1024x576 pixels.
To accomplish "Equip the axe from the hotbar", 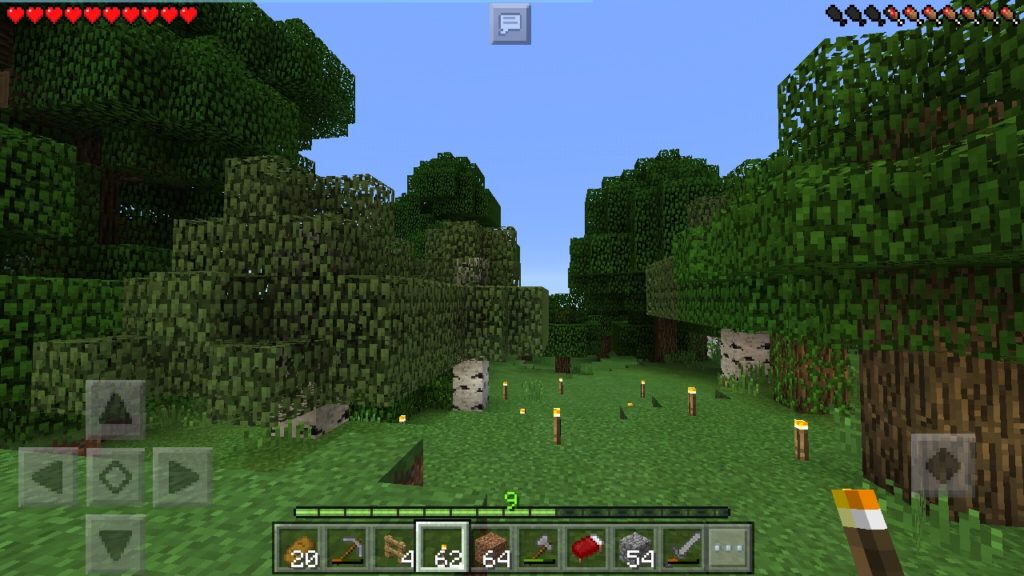I will tap(538, 547).
